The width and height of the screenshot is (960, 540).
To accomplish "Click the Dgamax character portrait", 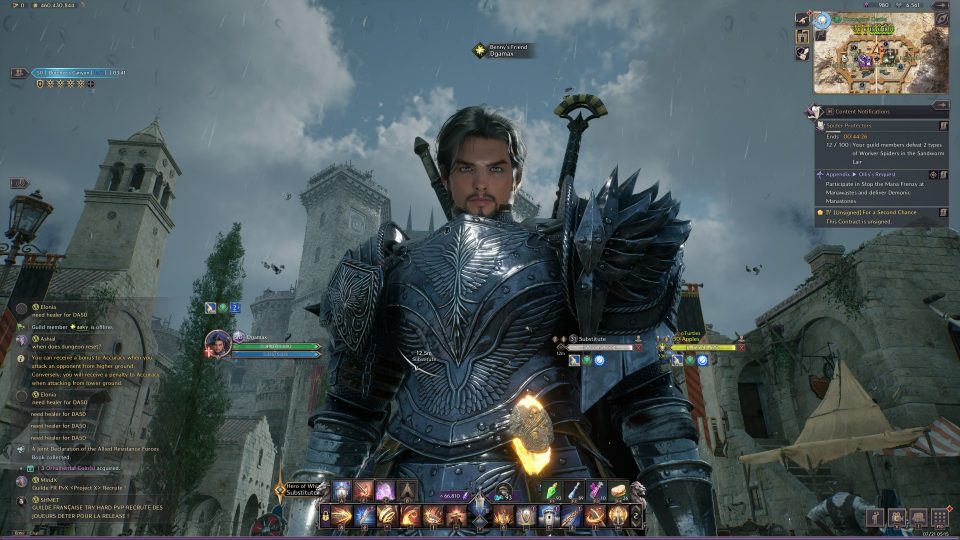I will (218, 343).
